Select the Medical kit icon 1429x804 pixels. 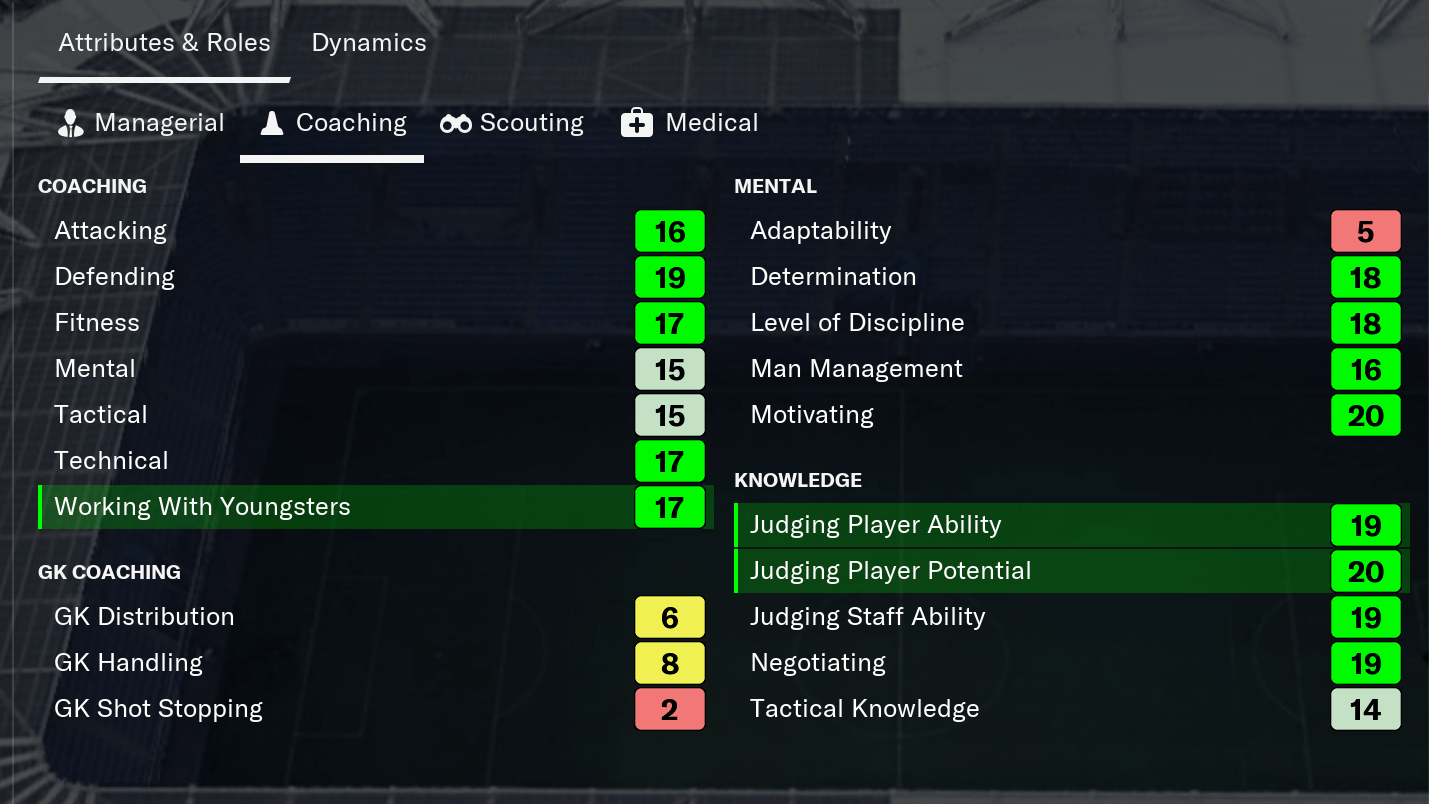(638, 122)
